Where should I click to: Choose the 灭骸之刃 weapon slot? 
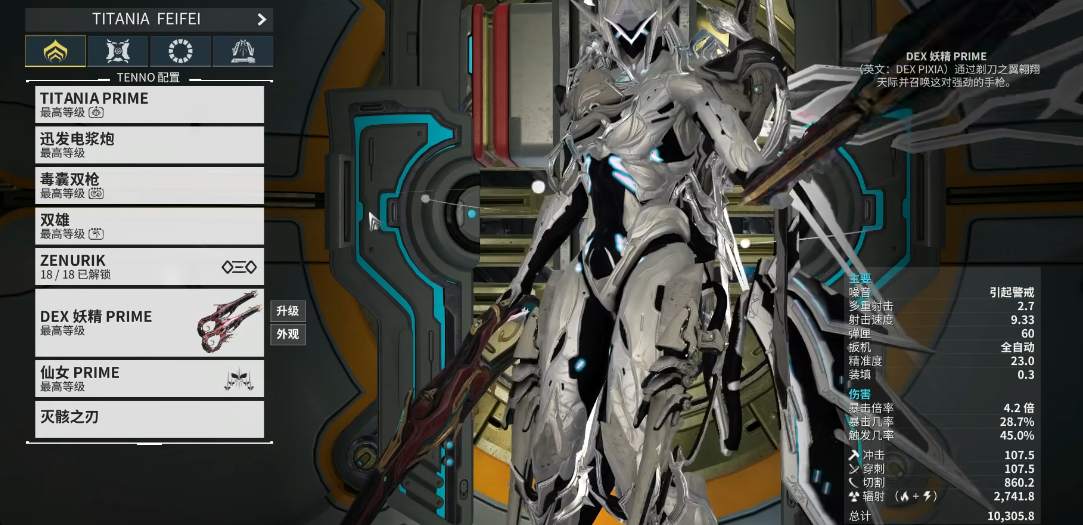(150, 418)
